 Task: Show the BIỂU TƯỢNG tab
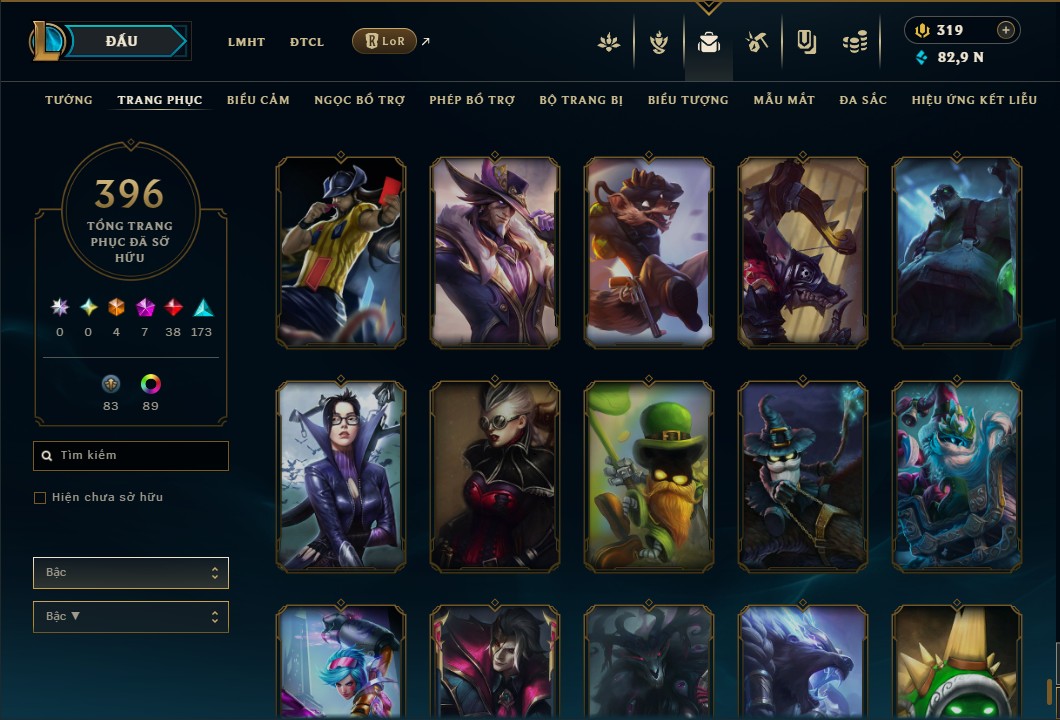pyautogui.click(x=688, y=100)
